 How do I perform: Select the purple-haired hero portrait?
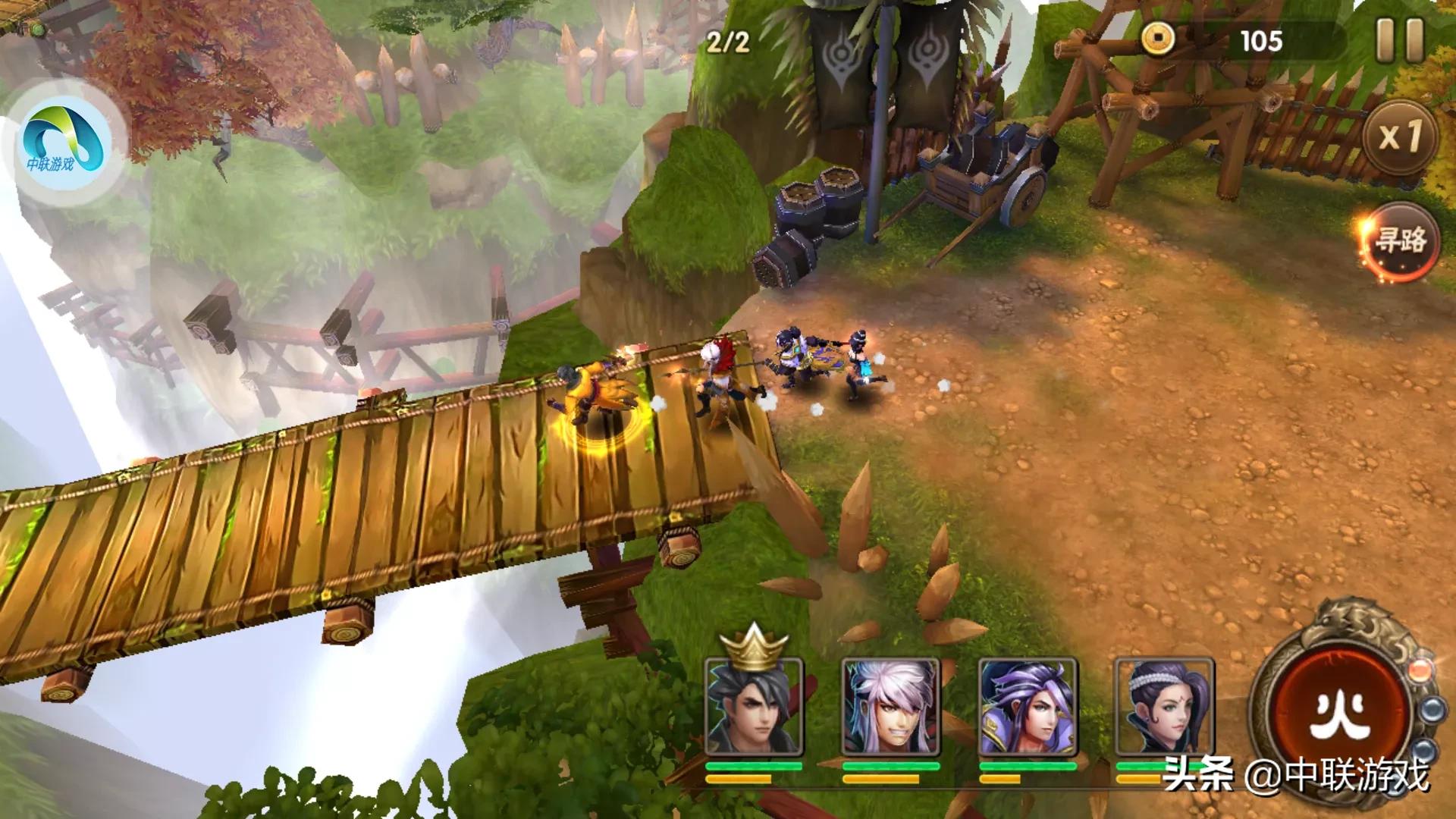click(1027, 707)
